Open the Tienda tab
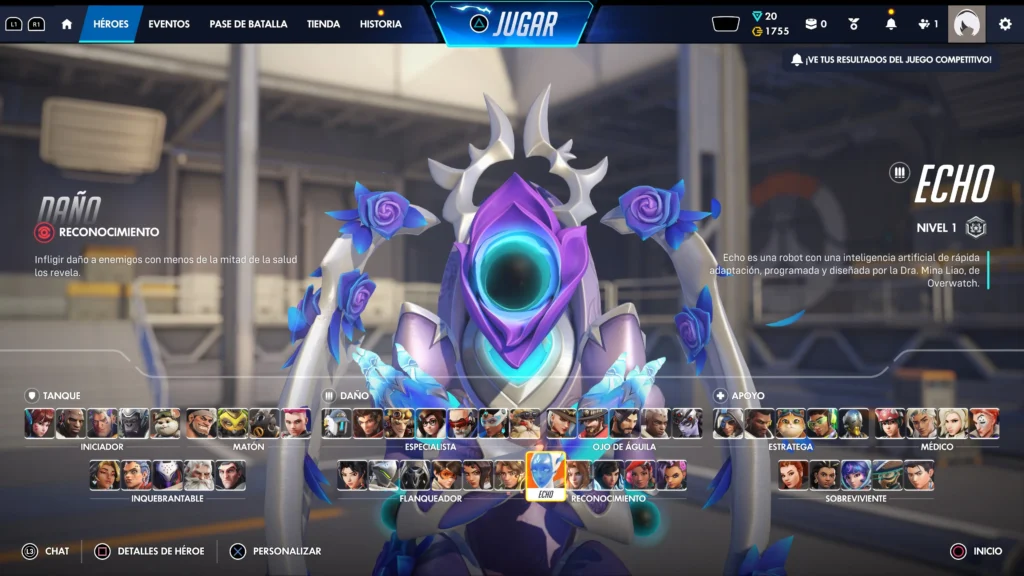Image resolution: width=1024 pixels, height=576 pixels. [323, 24]
